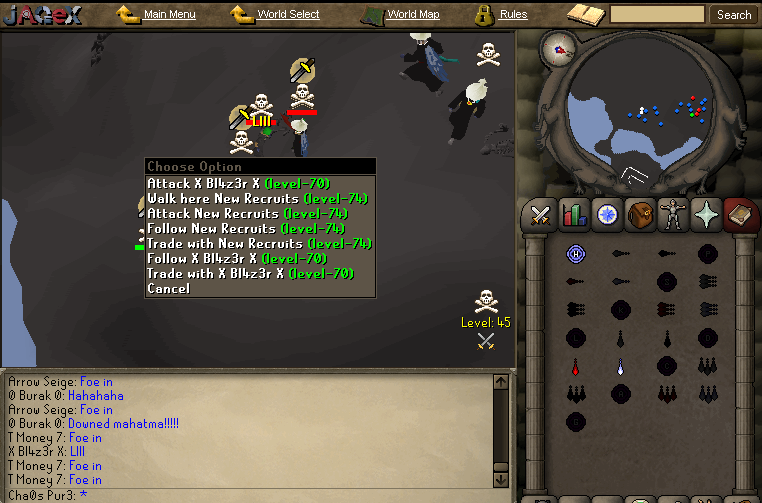762x503 pixels.
Task: Open the World Map link
Action: [x=412, y=15]
